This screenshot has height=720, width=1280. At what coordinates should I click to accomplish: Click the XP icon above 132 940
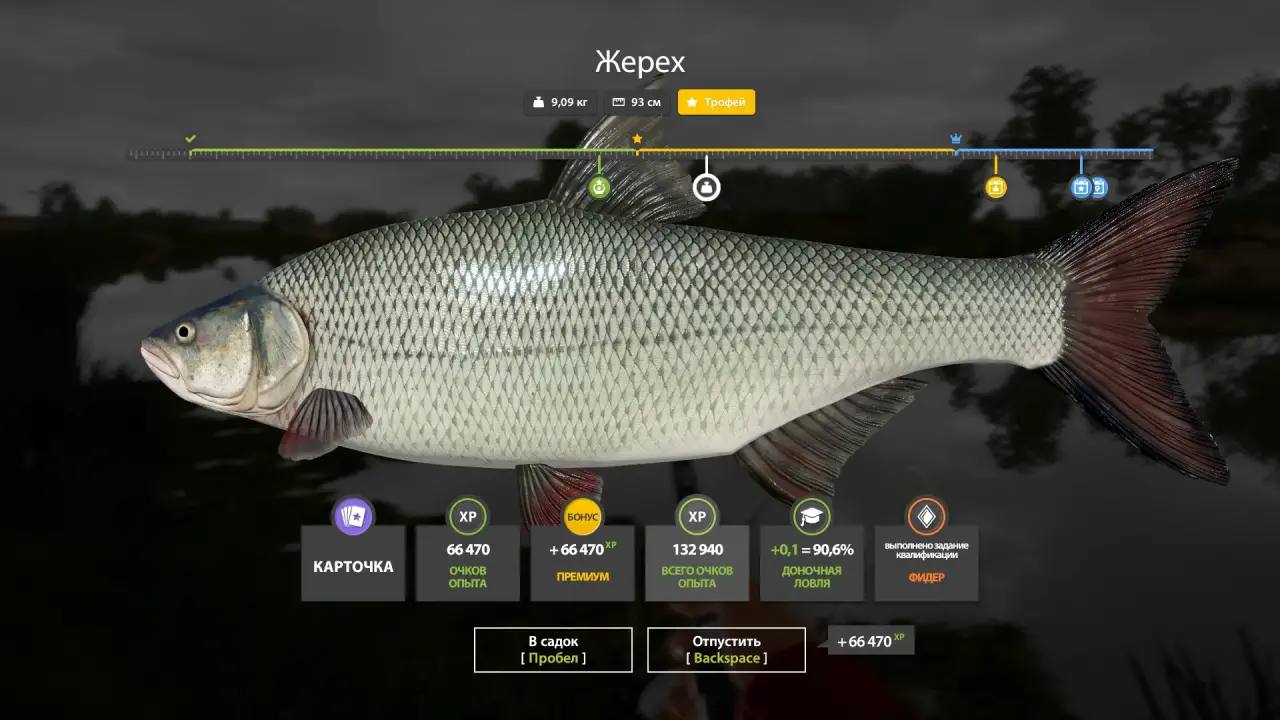coord(696,517)
